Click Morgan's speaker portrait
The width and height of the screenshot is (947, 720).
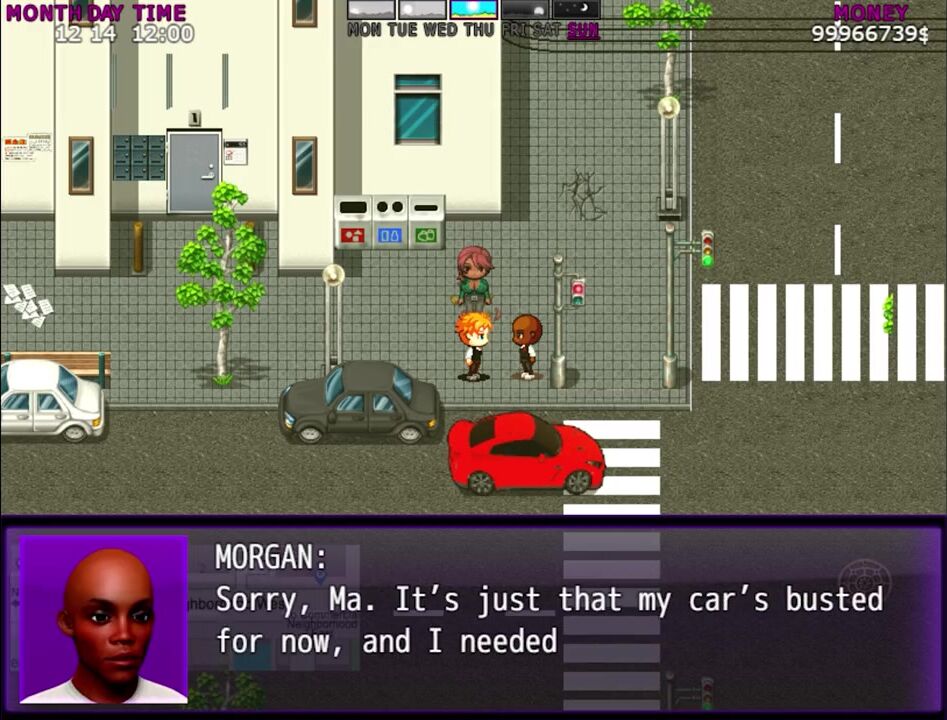[x=104, y=620]
